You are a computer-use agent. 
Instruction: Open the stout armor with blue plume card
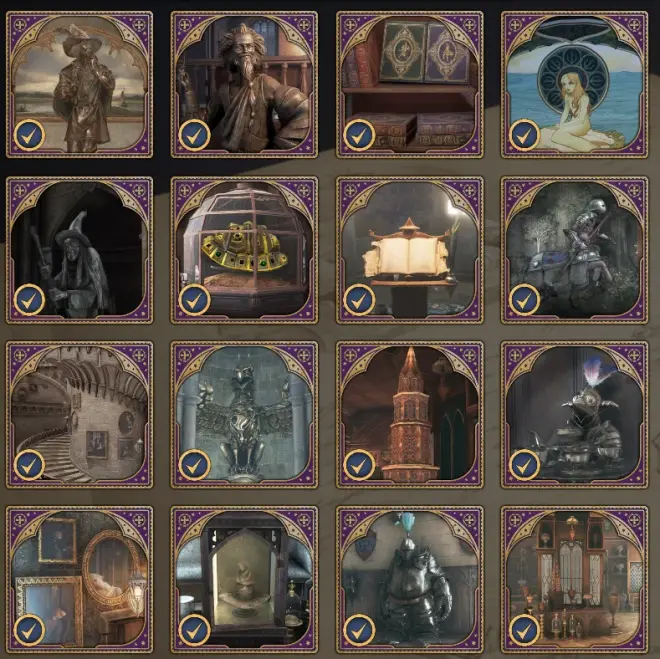[x=409, y=579]
